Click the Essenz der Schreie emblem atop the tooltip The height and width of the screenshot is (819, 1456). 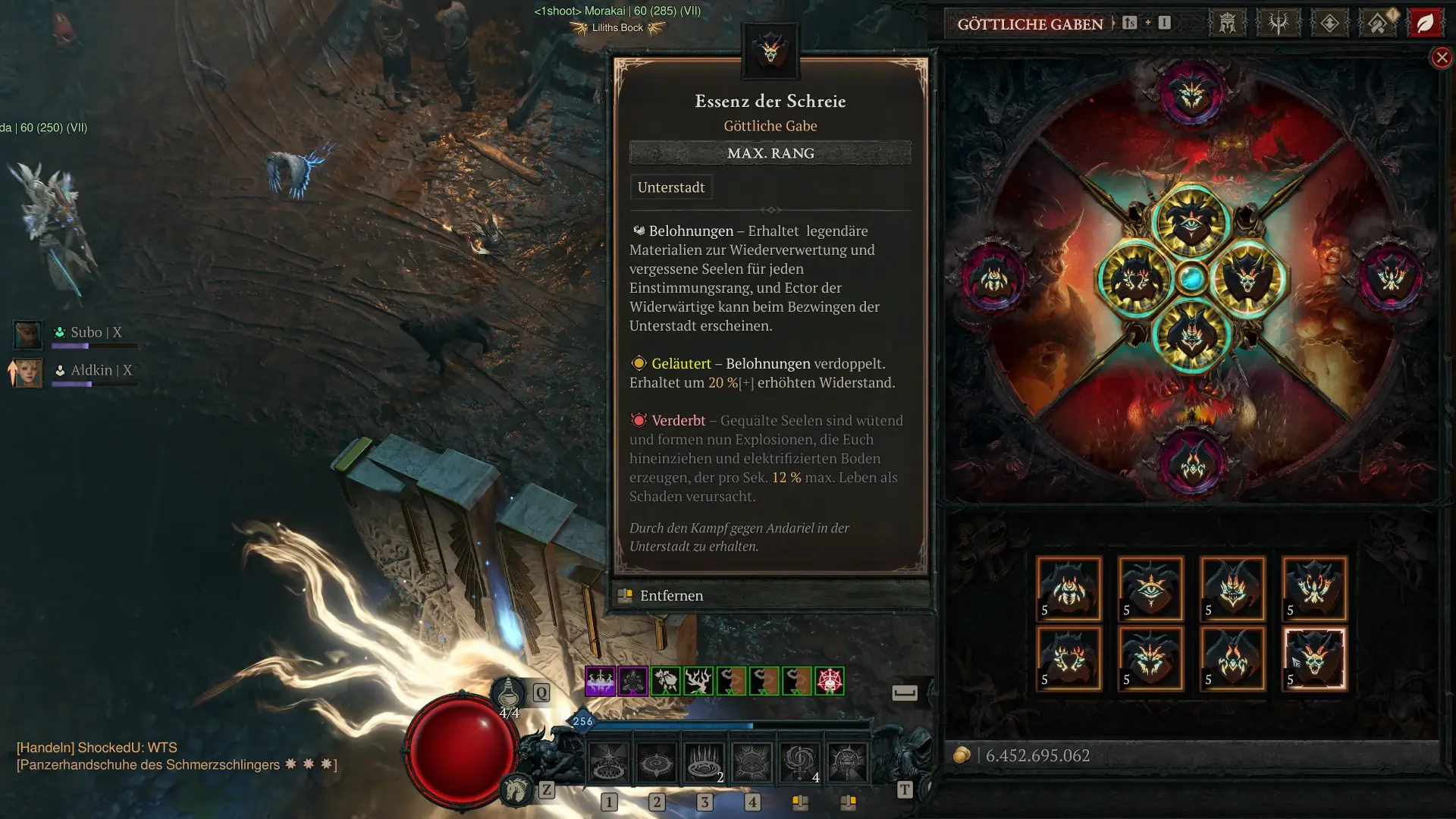[x=770, y=50]
